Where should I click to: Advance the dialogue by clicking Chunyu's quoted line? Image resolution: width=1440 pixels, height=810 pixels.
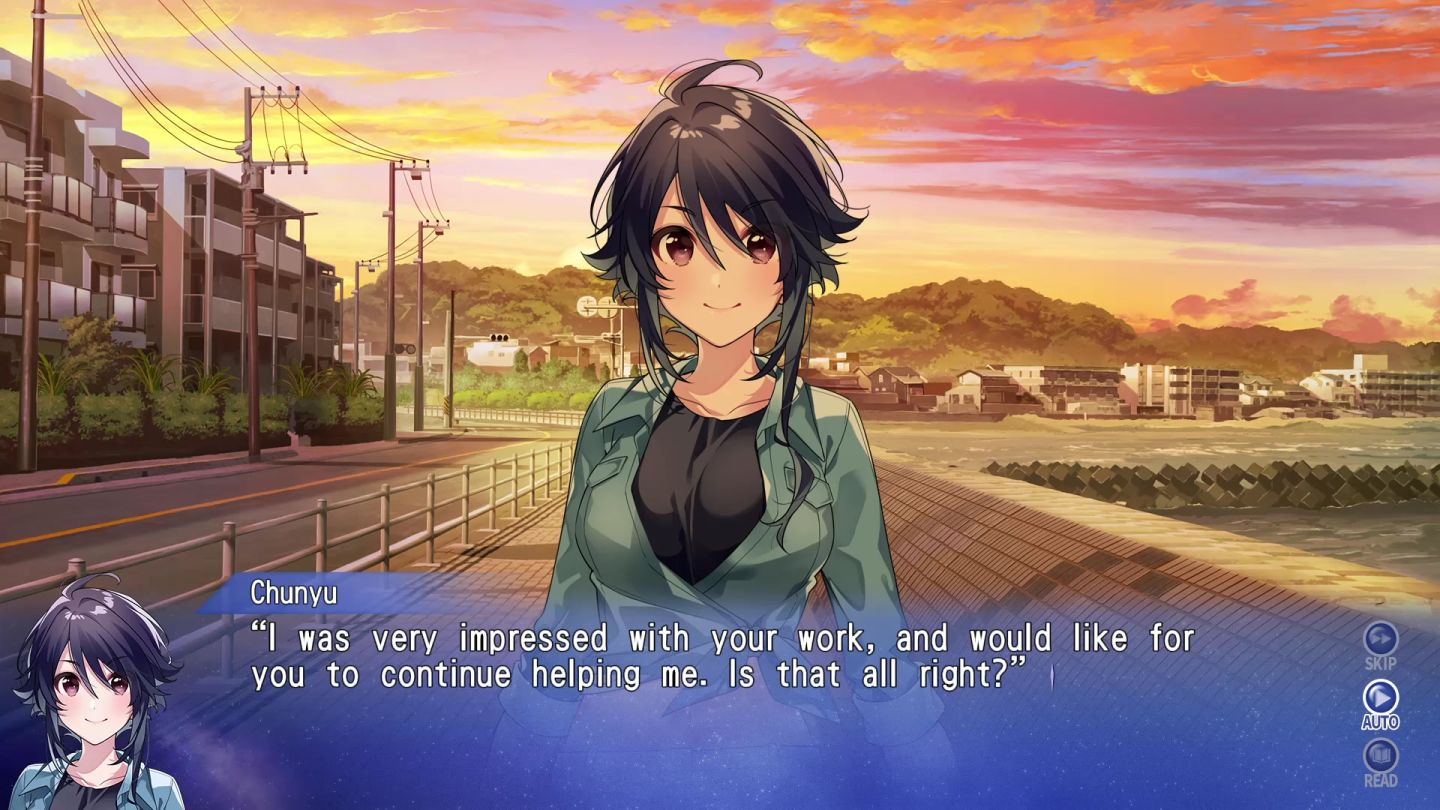tap(700, 655)
